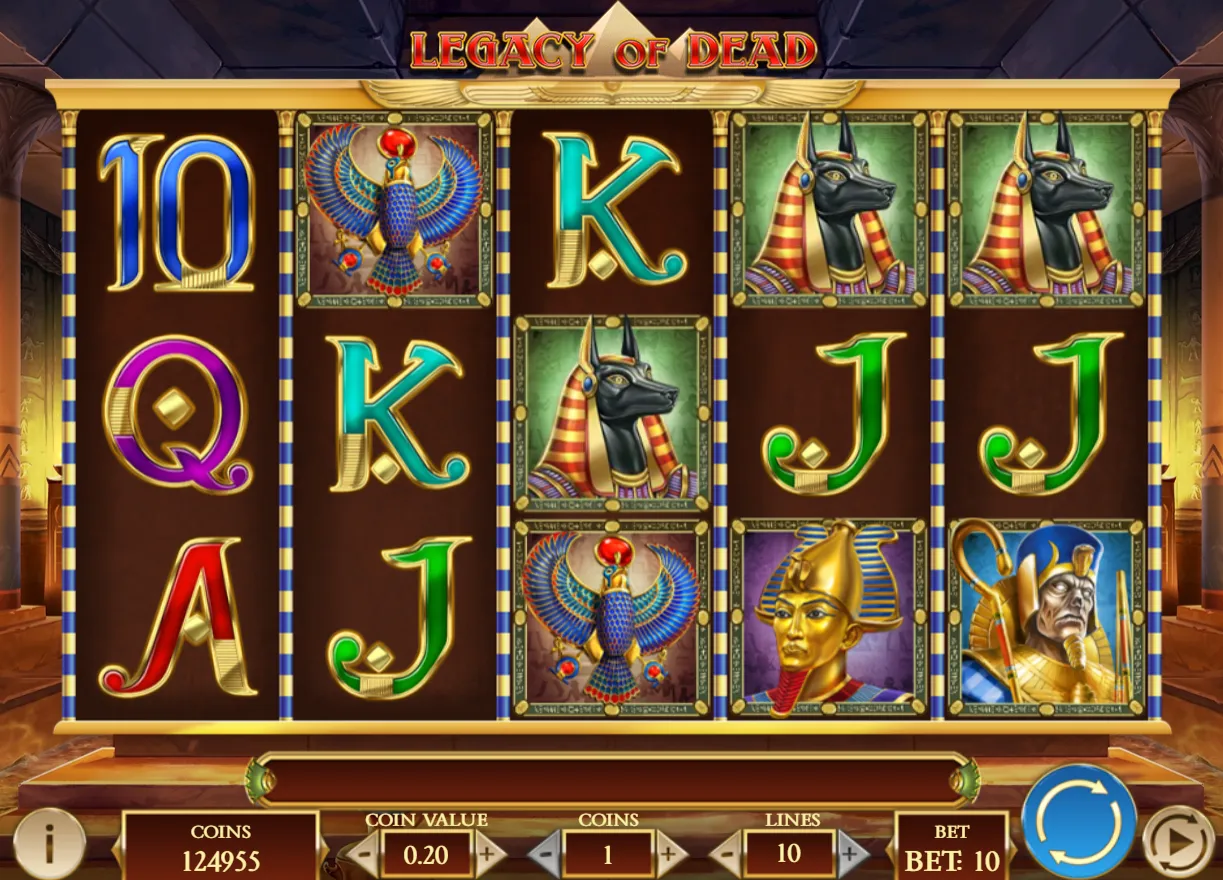Raise the number of coins
This screenshot has height=880, width=1223.
coord(670,855)
